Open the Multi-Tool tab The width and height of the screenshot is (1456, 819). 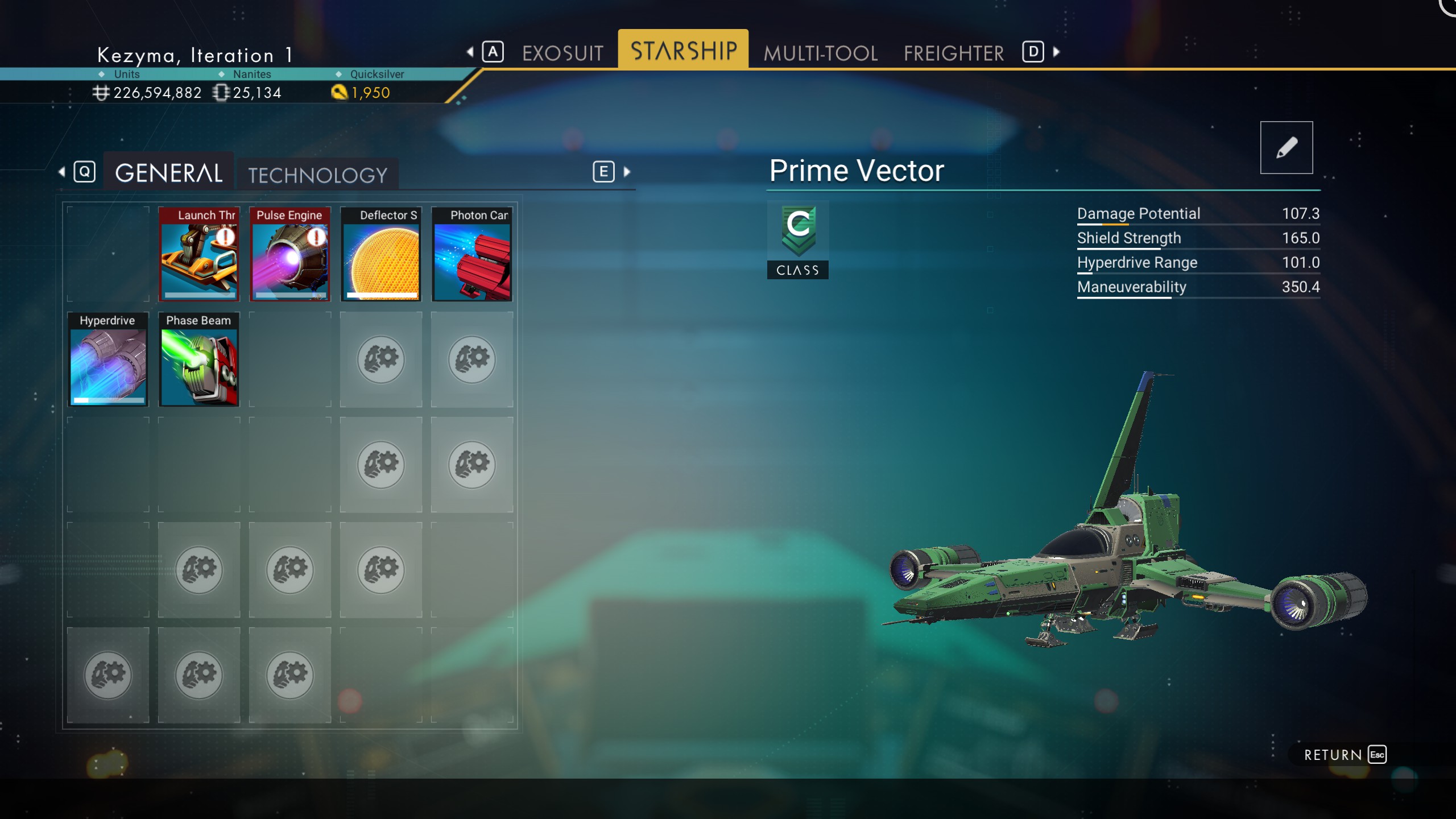click(820, 53)
